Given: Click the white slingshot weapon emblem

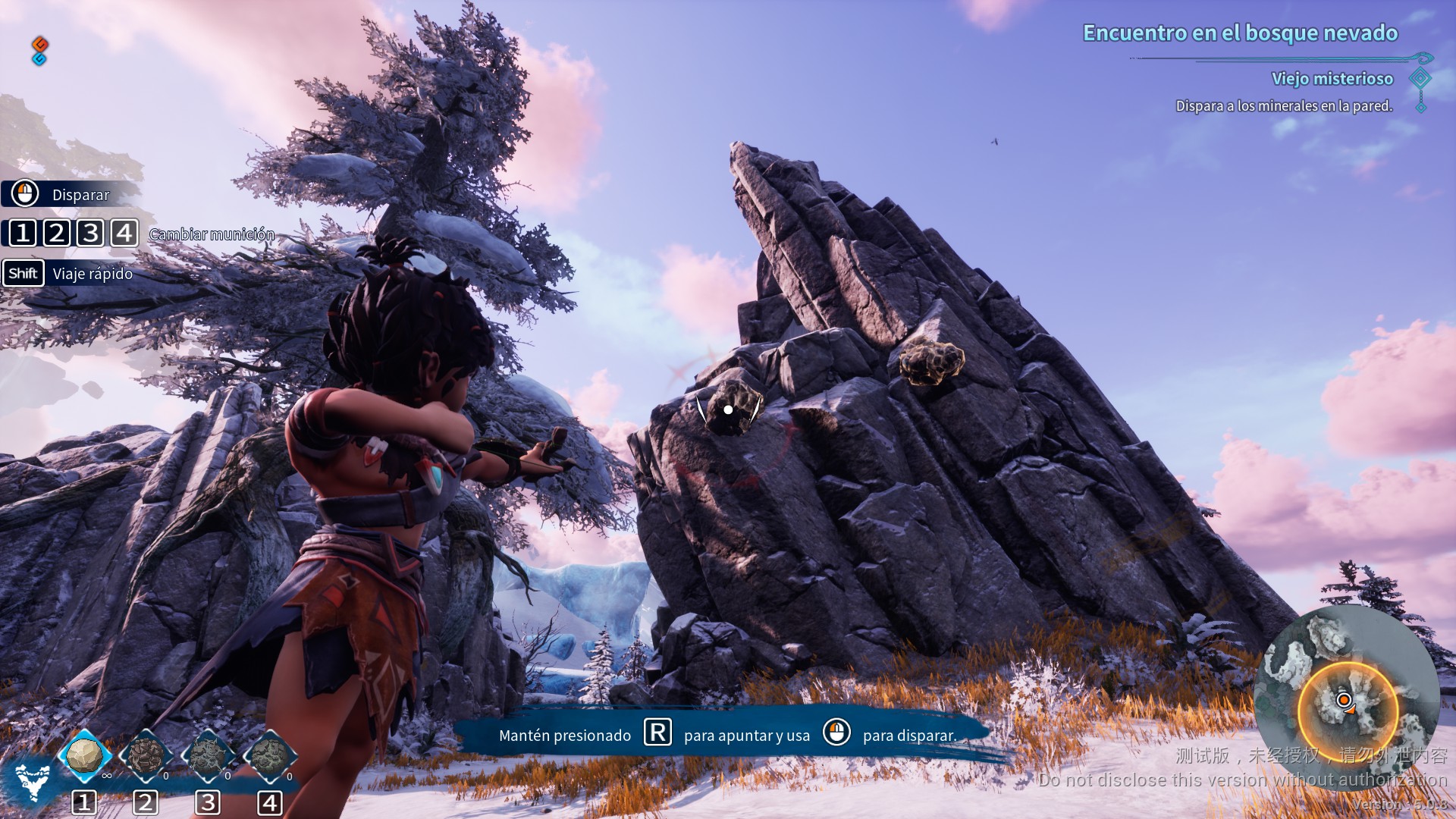Looking at the screenshot, I should point(33,781).
